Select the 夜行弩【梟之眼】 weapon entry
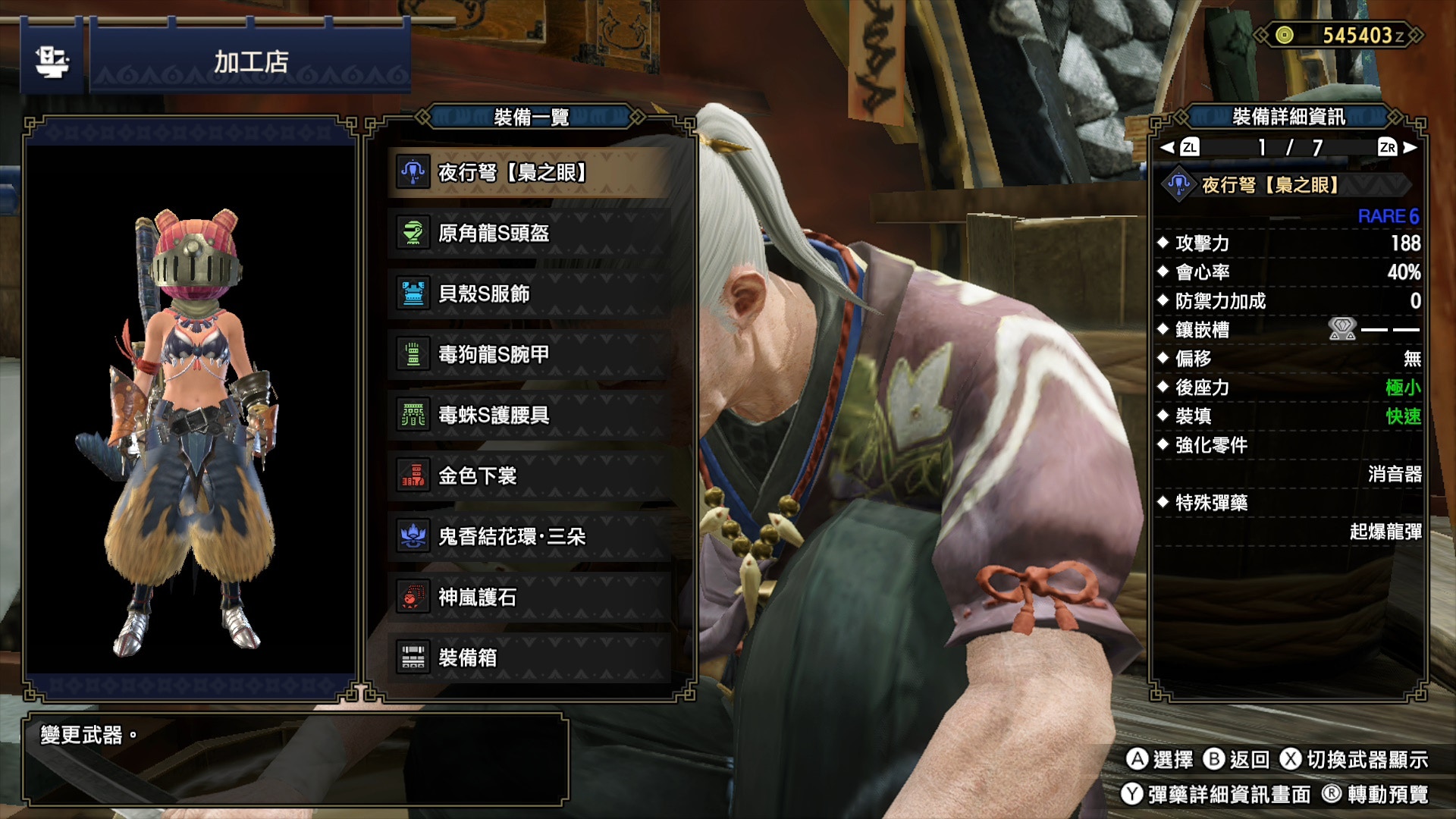The height and width of the screenshot is (819, 1456). click(529, 173)
